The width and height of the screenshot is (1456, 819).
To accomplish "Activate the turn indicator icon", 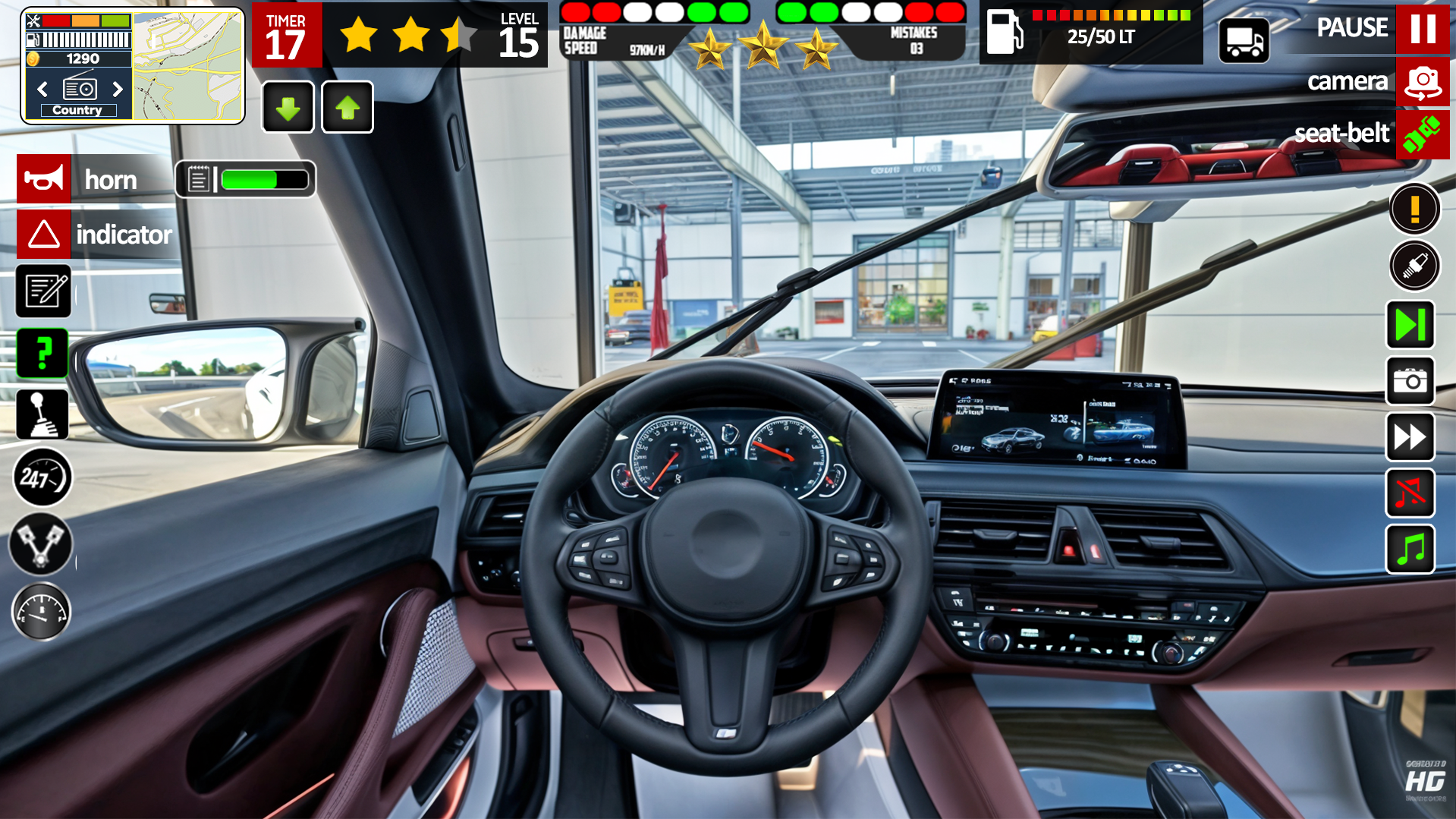I will click(x=43, y=235).
